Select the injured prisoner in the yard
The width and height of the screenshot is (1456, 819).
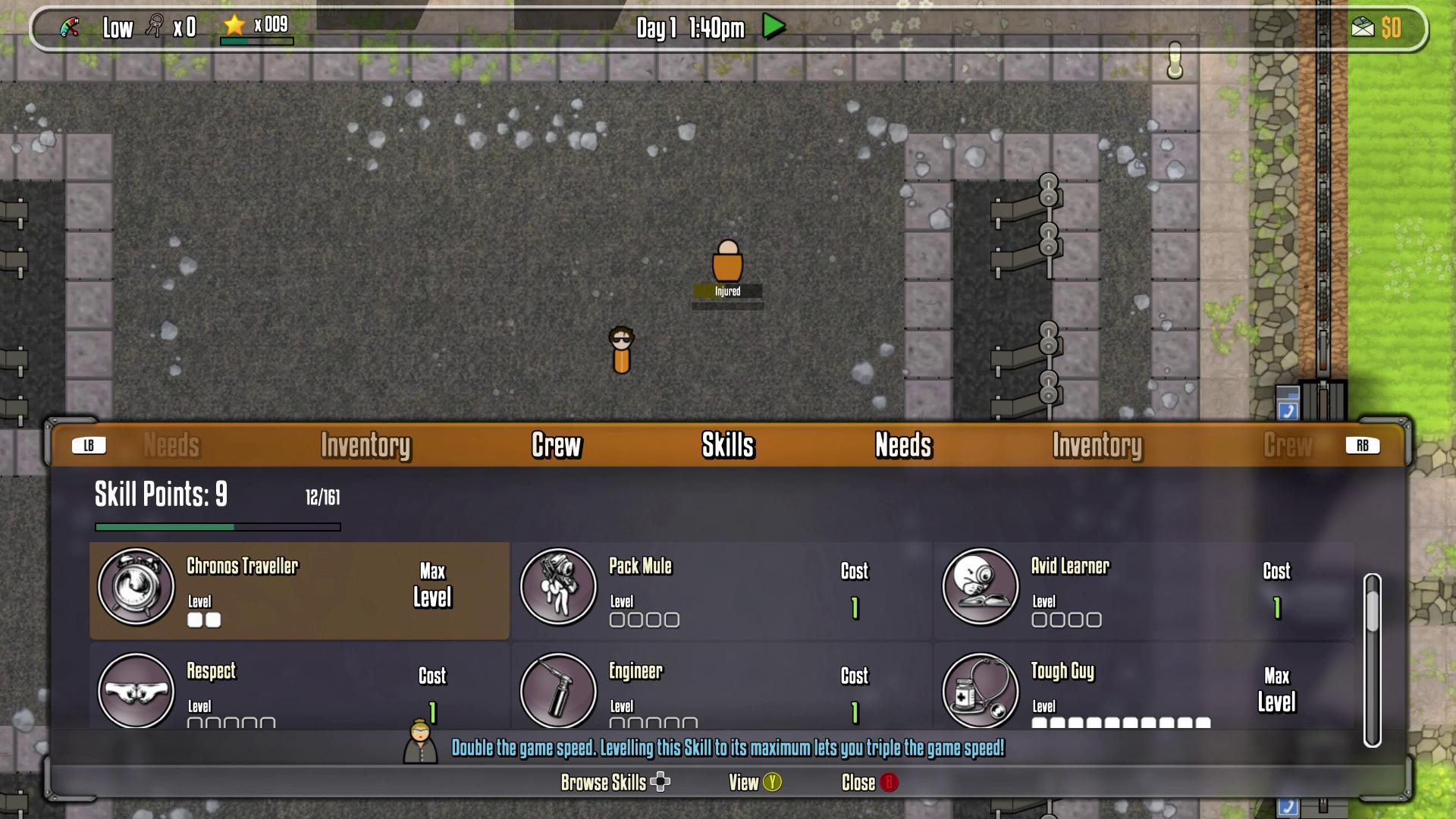click(x=726, y=265)
